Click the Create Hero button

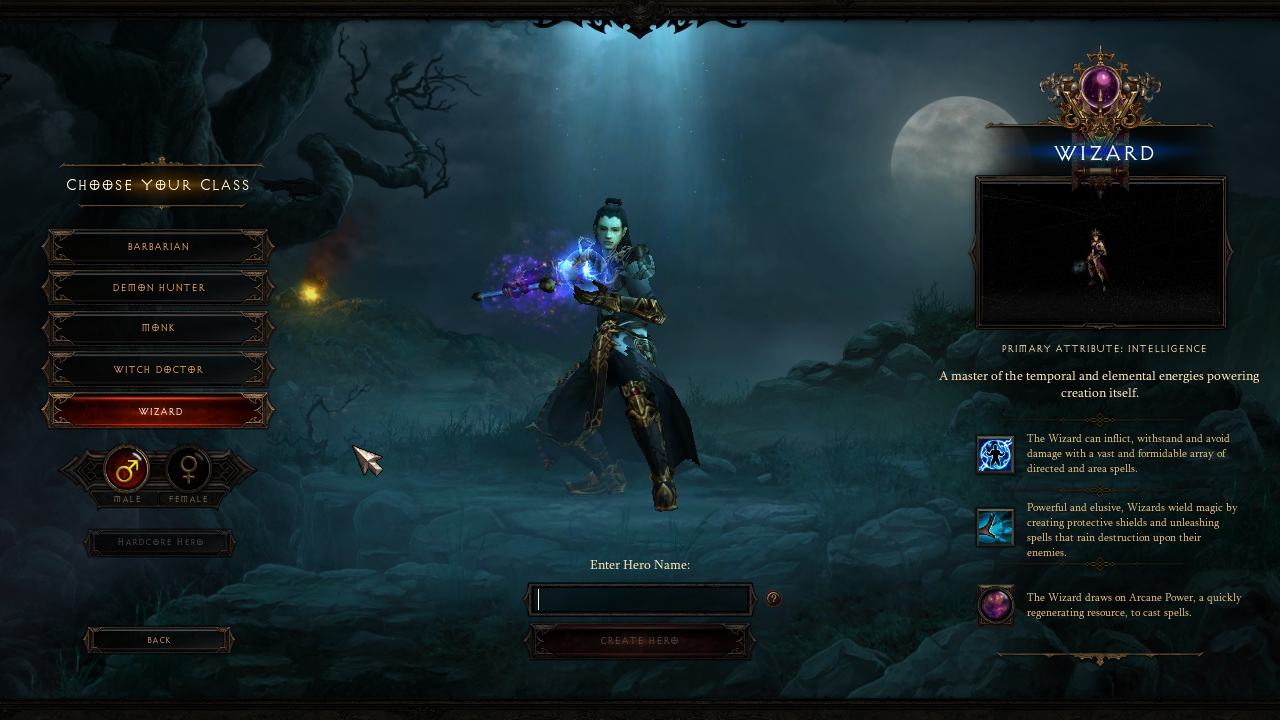pyautogui.click(x=640, y=641)
